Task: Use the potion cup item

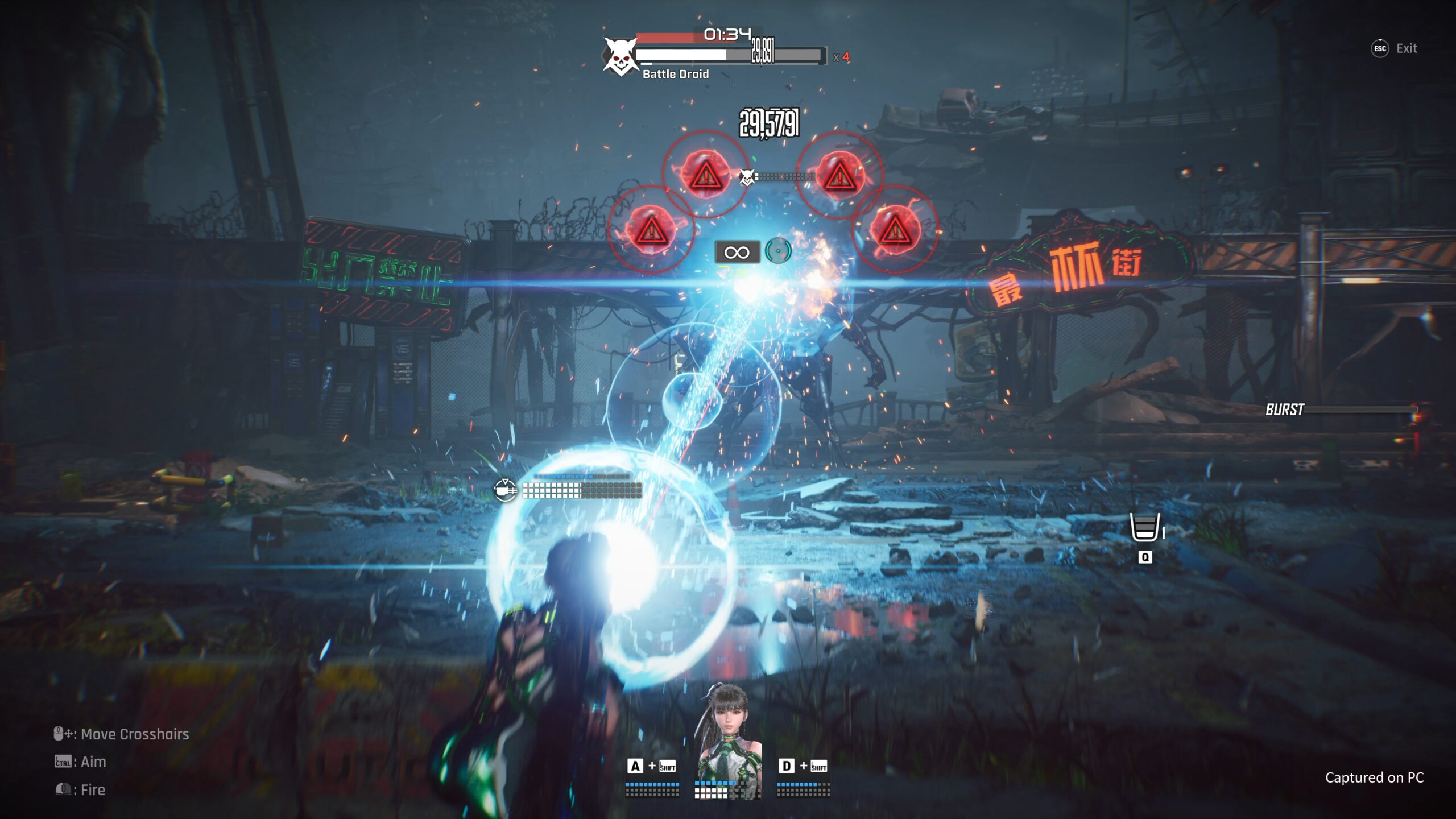Action: (1144, 527)
